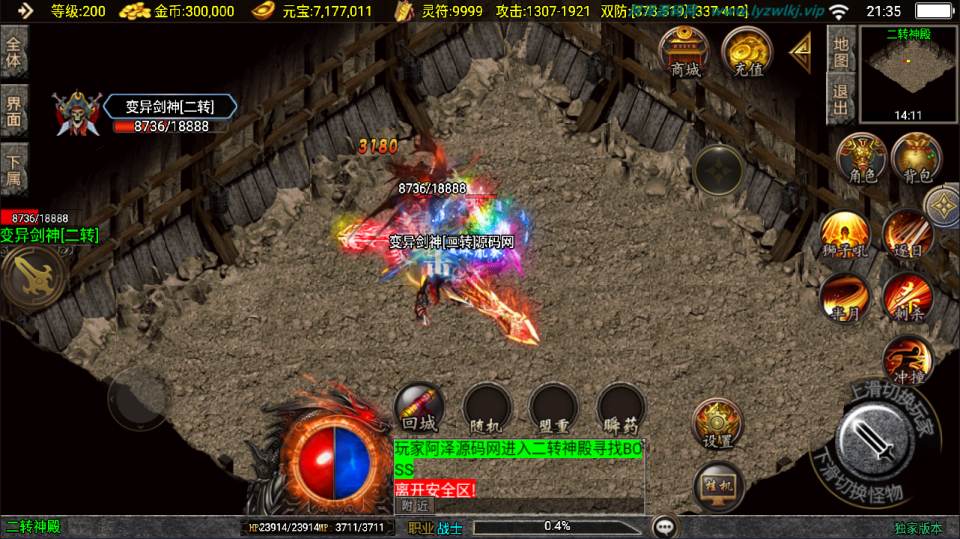This screenshot has height=539, width=960.
Task: Click the 退出 exit button
Action: (842, 99)
